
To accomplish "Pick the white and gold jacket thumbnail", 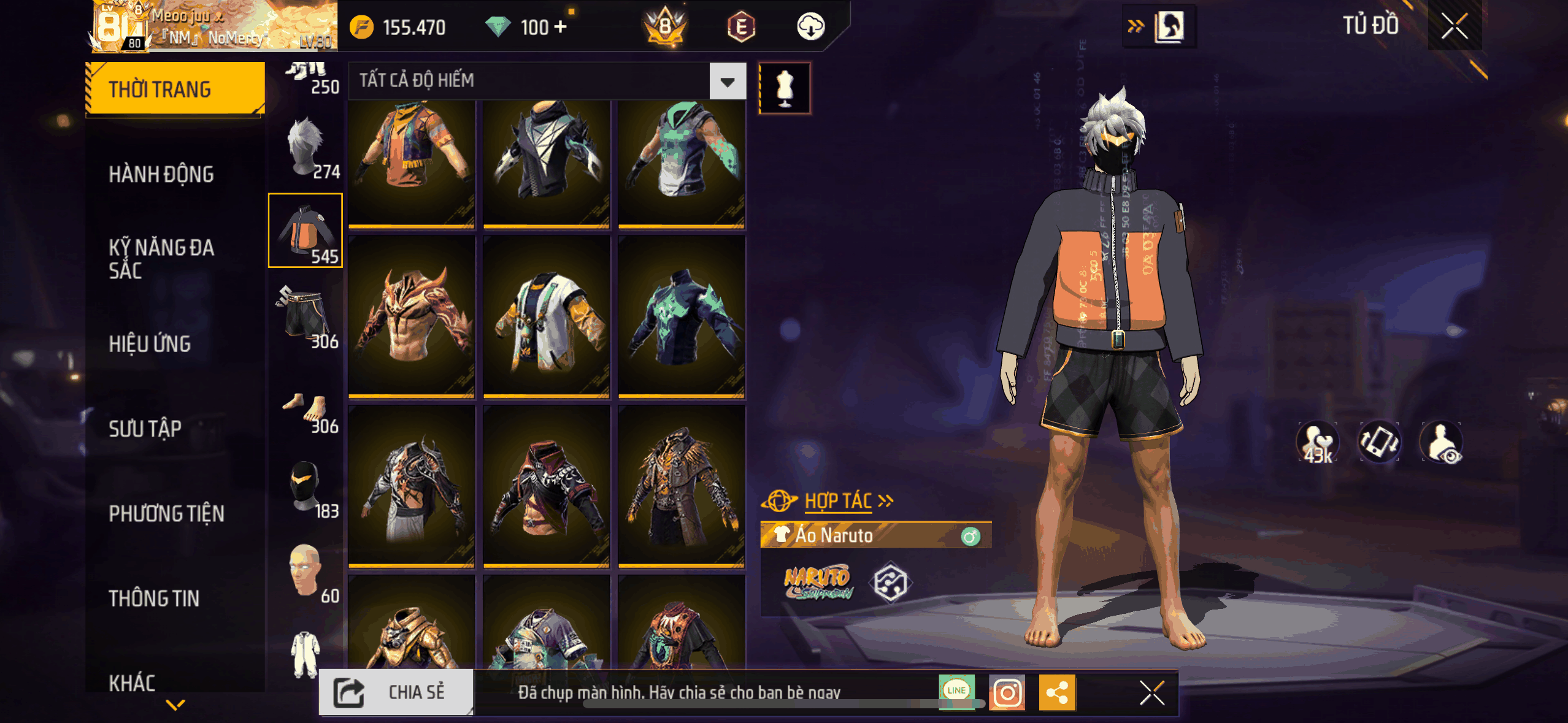I will pos(546,318).
